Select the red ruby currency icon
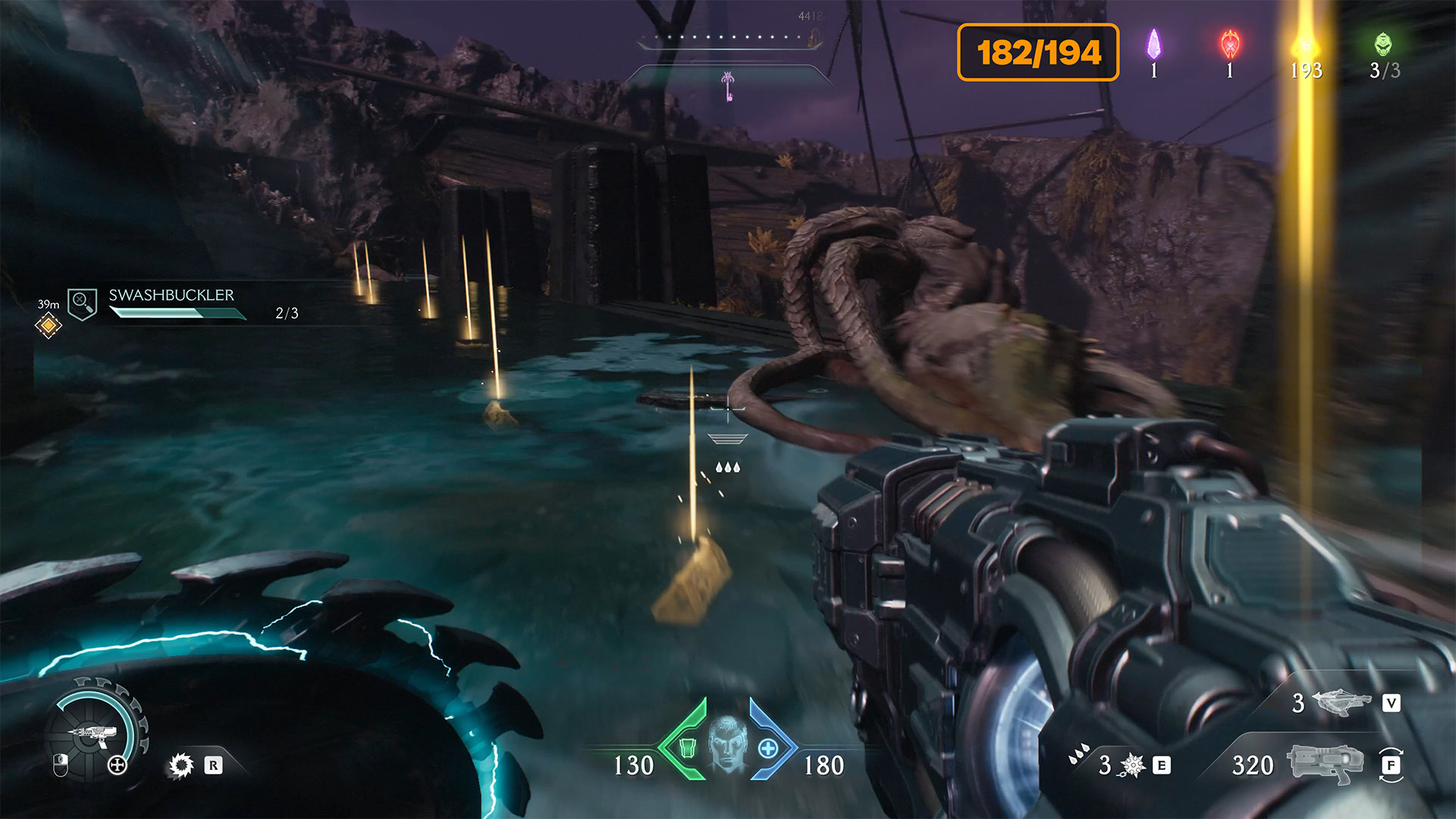 pyautogui.click(x=1230, y=45)
